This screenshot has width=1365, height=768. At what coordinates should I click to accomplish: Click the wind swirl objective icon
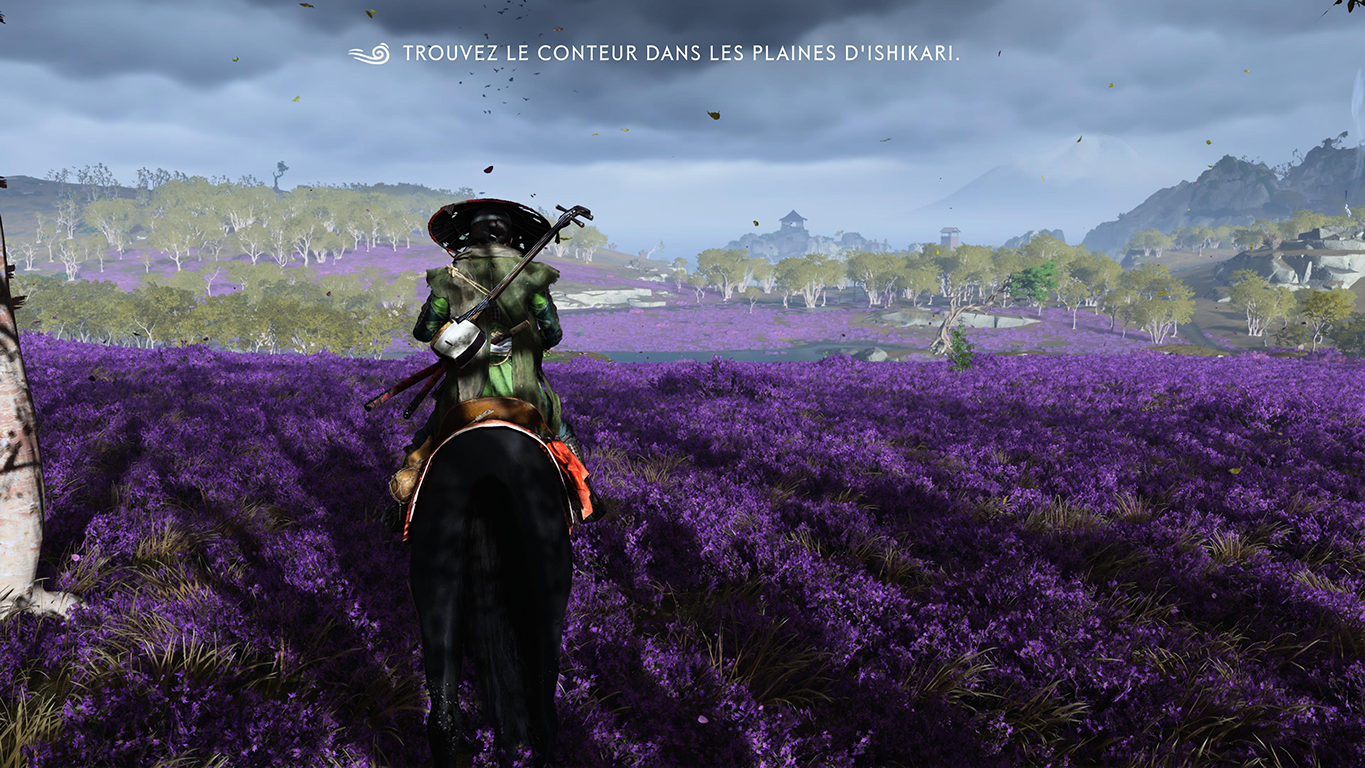tap(369, 54)
